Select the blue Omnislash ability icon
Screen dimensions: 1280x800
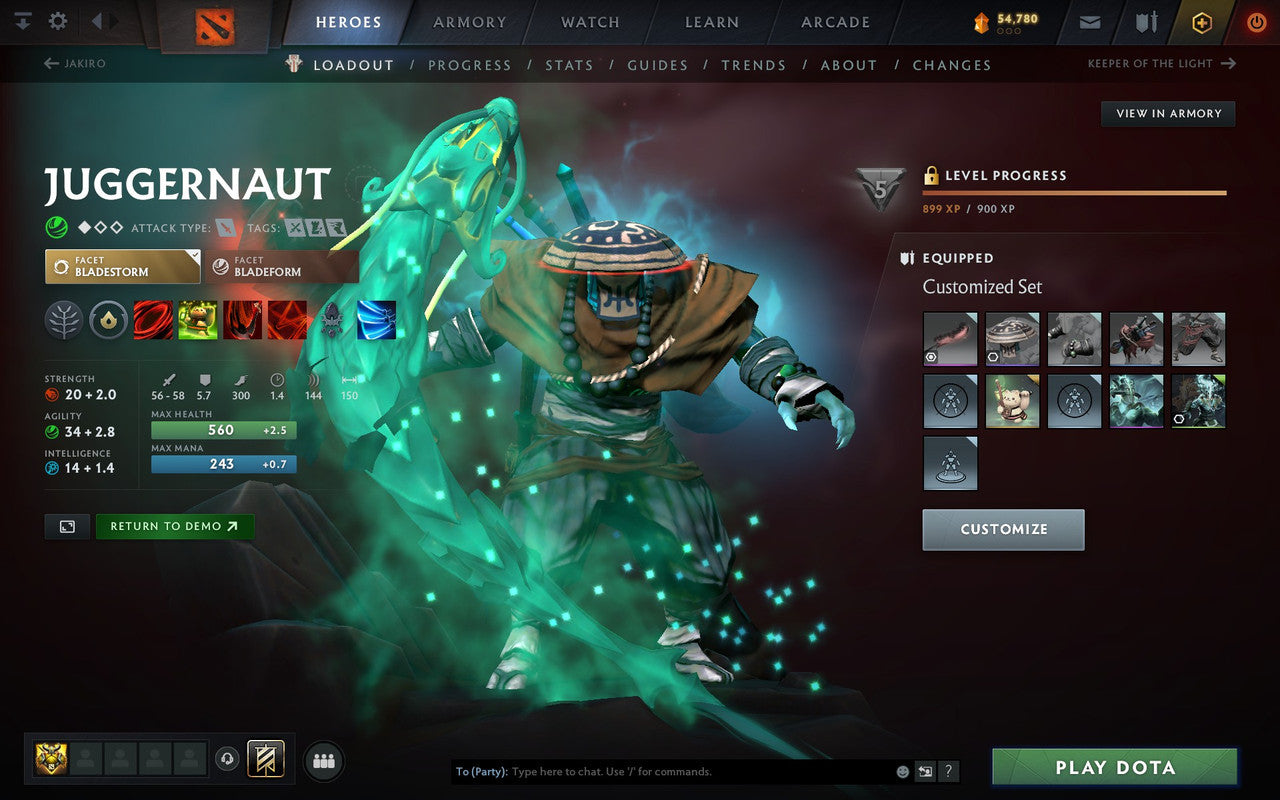[375, 320]
